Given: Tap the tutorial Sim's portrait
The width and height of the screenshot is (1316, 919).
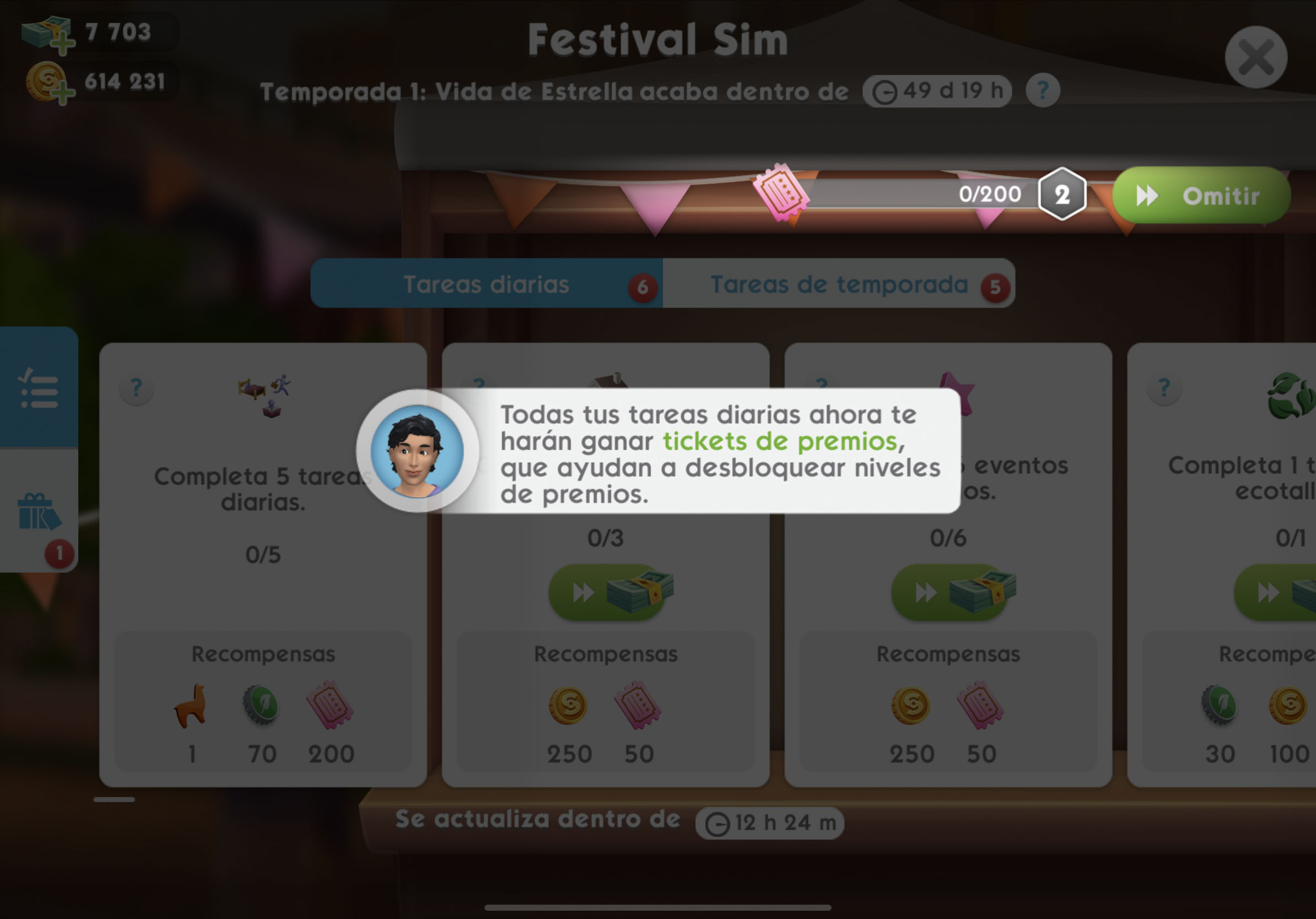Looking at the screenshot, I should [417, 451].
